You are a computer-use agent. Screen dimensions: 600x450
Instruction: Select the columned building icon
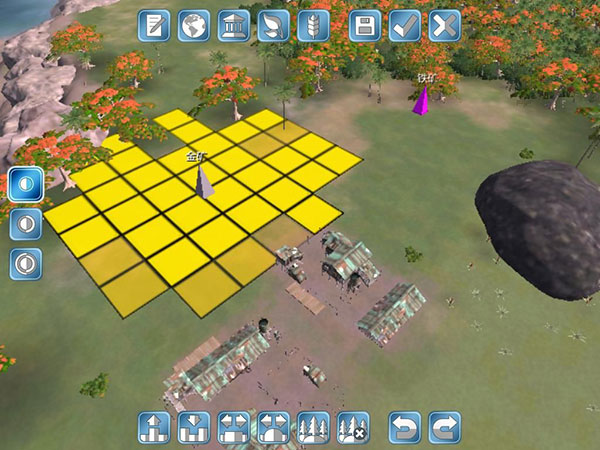click(x=233, y=25)
